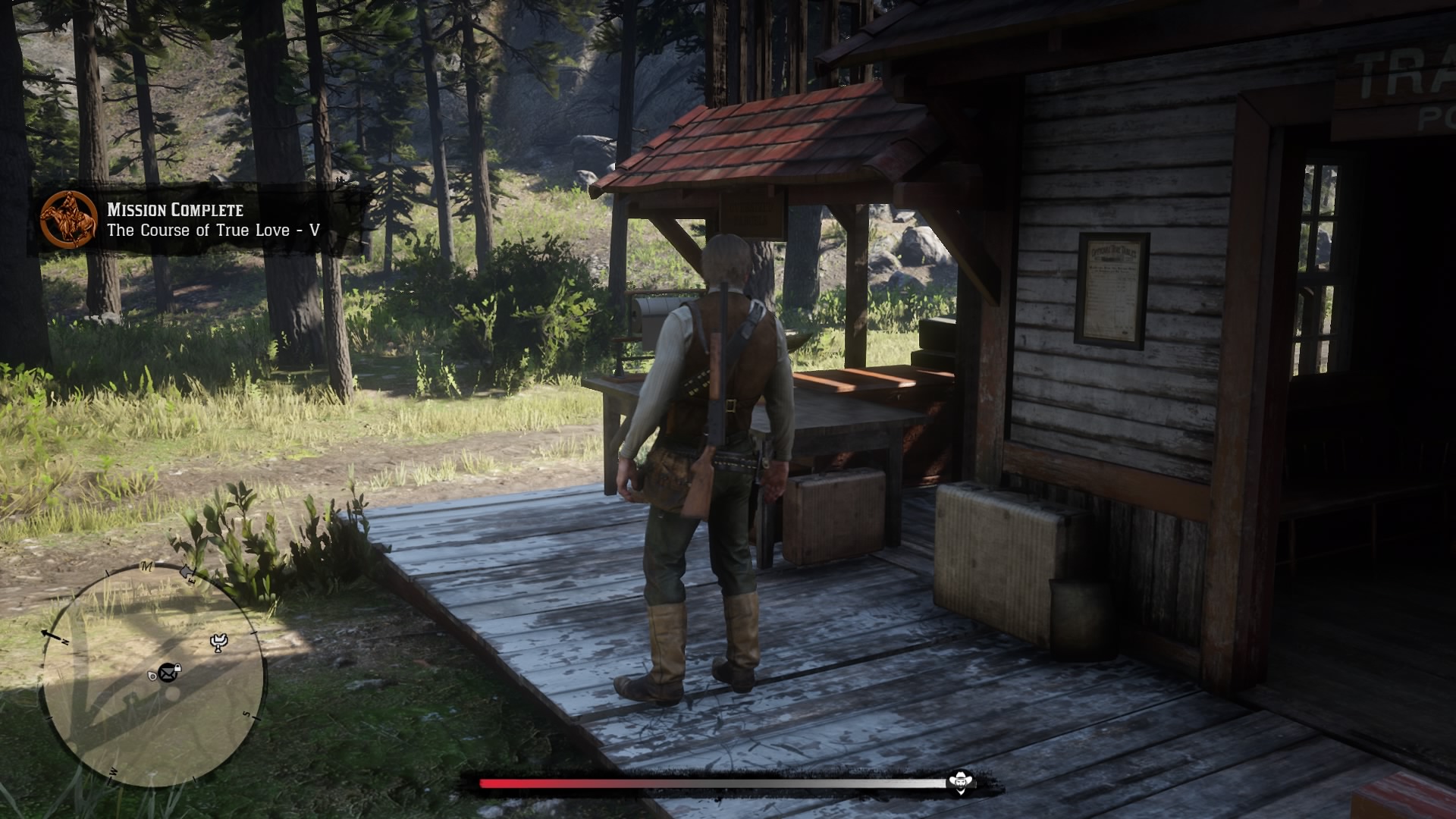Image resolution: width=1456 pixels, height=819 pixels.
Task: Click the W marker on the minimap edge
Action: (x=112, y=770)
